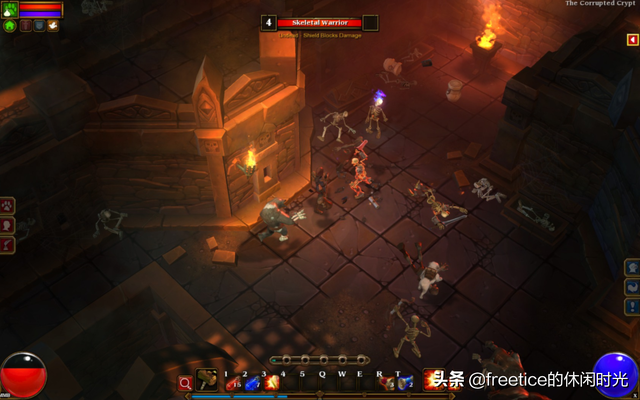Use the blue potion in hotbar slot T
The width and height of the screenshot is (640, 400).
coord(405,382)
